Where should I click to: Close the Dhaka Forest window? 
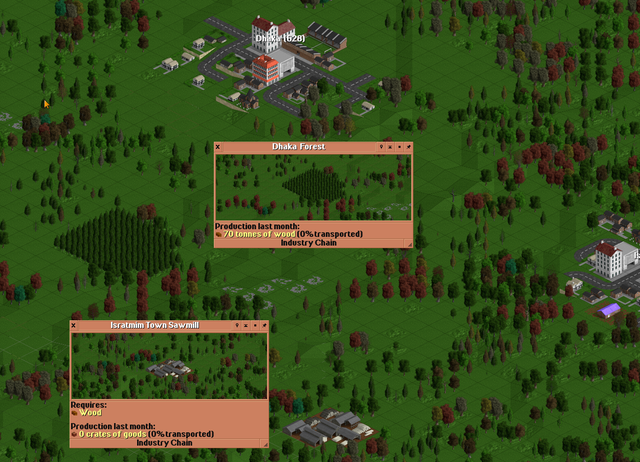tap(218, 147)
